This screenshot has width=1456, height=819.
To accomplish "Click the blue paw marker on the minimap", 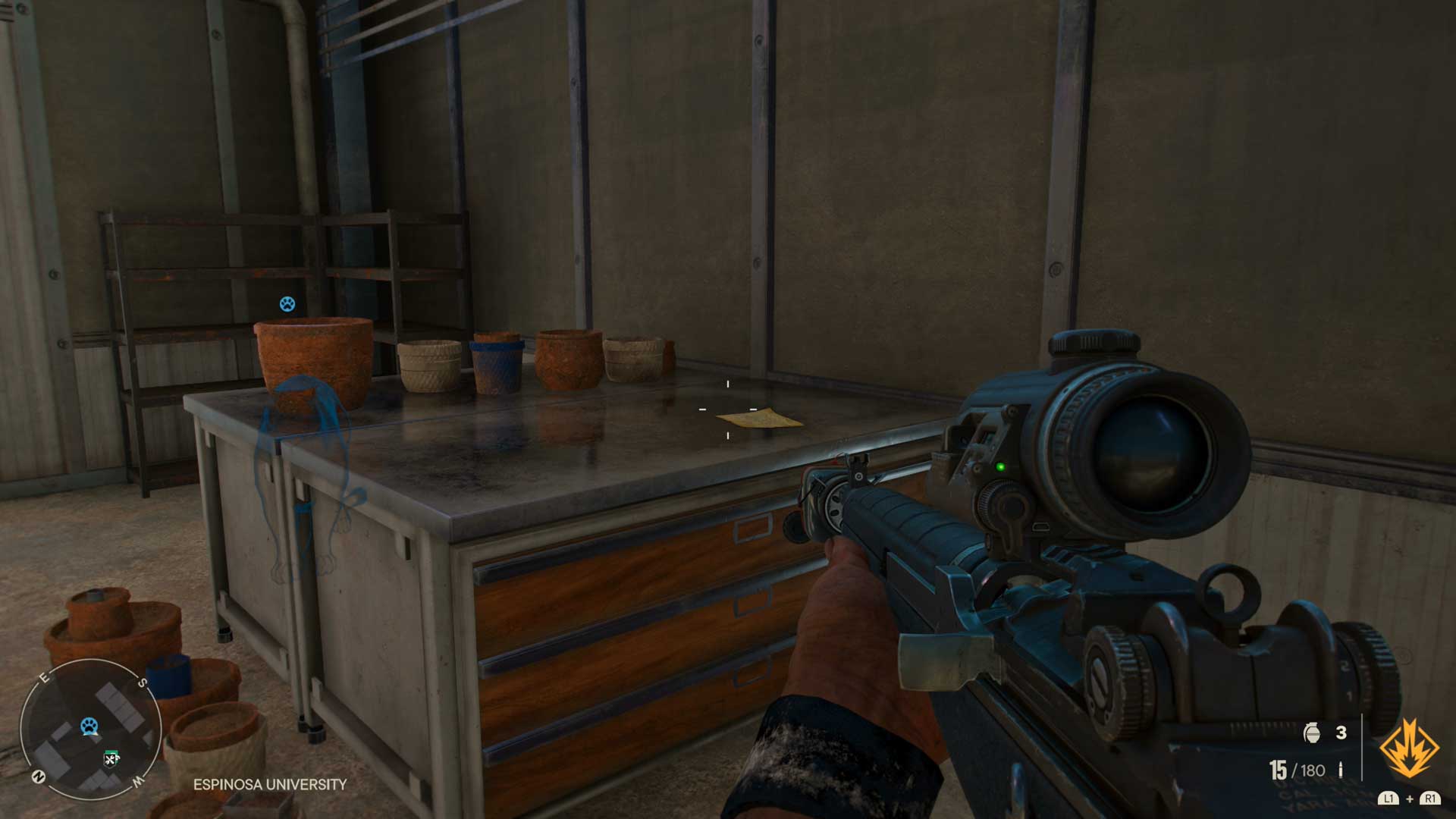I will [x=89, y=726].
